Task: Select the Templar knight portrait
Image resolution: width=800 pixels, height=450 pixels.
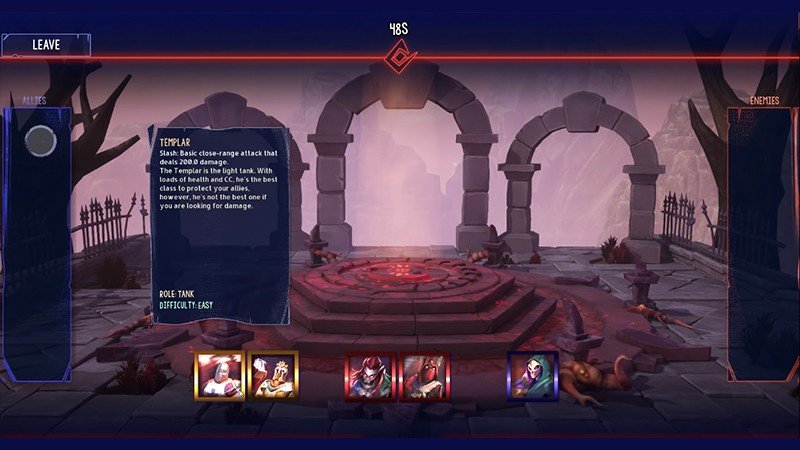Action: (217, 375)
